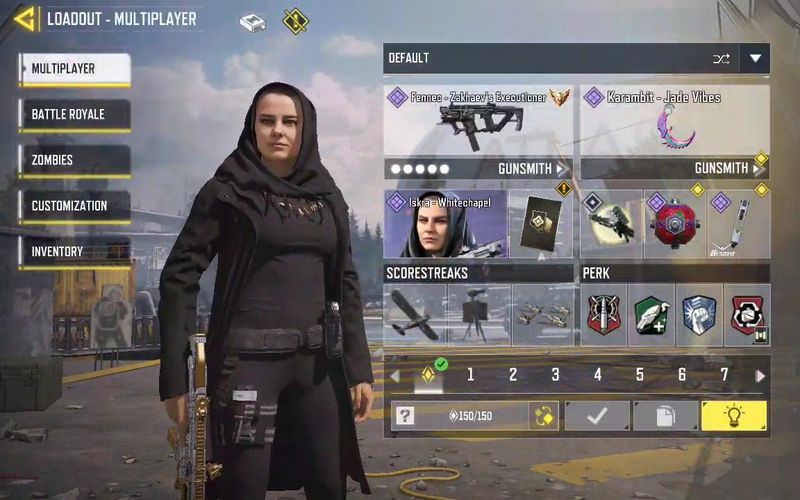Show the Inventory section
Image resolution: width=800 pixels, height=500 pixels.
pos(75,251)
